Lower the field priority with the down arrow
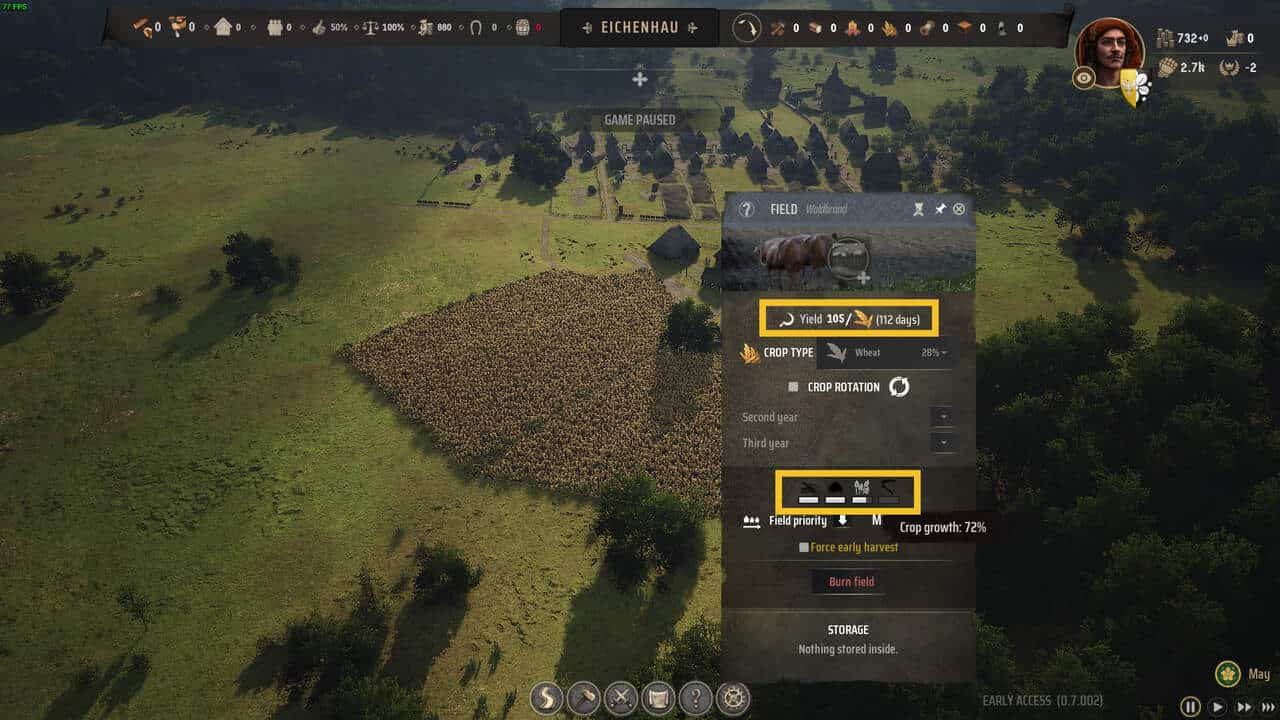1280x720 pixels. (x=842, y=520)
